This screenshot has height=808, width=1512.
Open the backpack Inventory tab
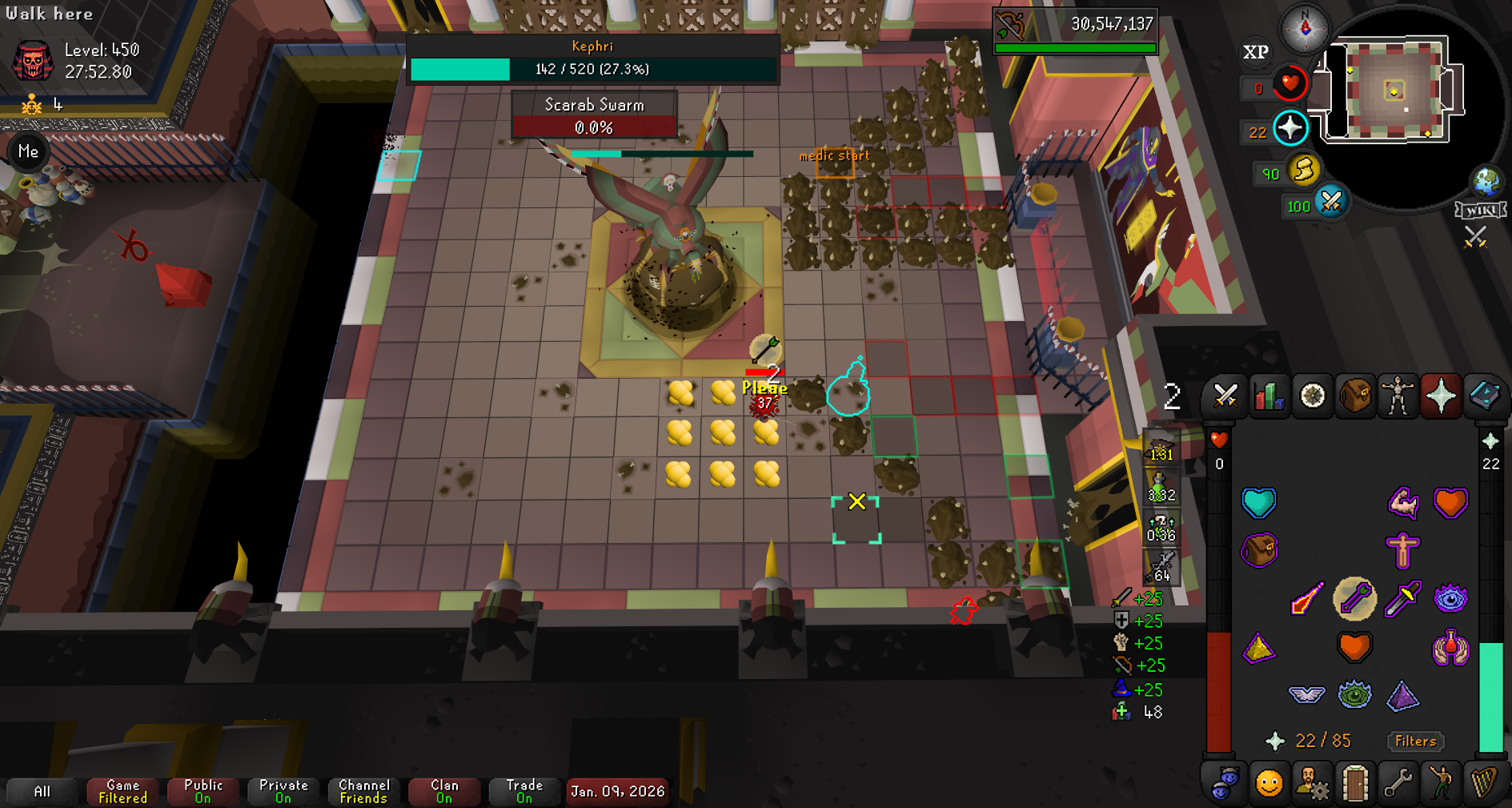click(x=1355, y=396)
